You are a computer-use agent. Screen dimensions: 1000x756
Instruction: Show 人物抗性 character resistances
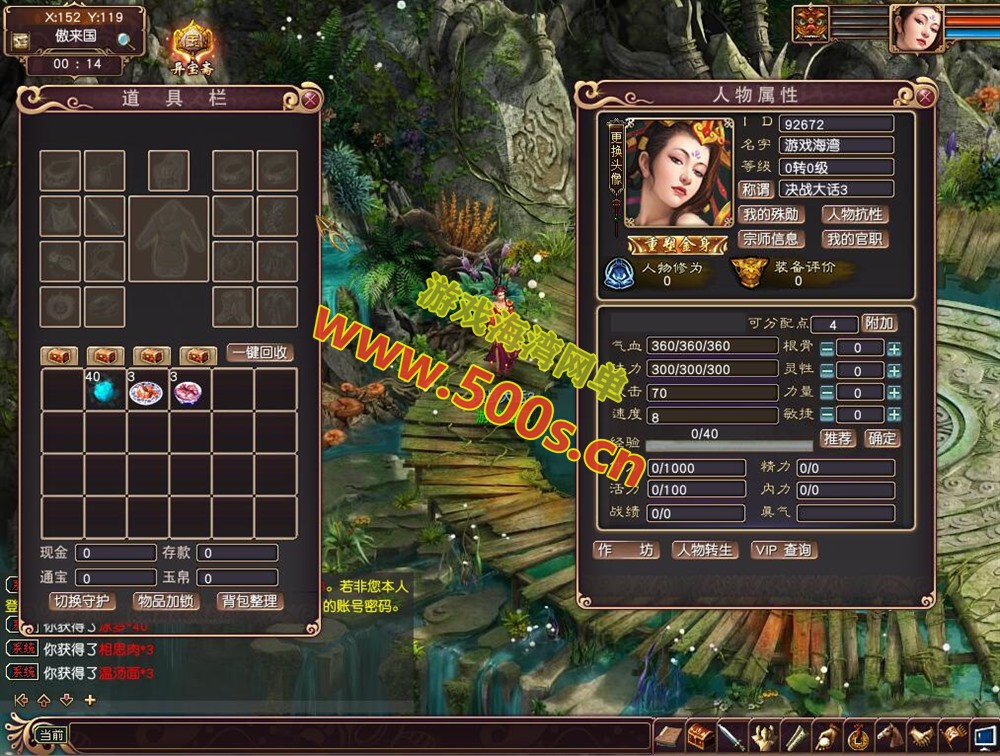click(x=855, y=215)
